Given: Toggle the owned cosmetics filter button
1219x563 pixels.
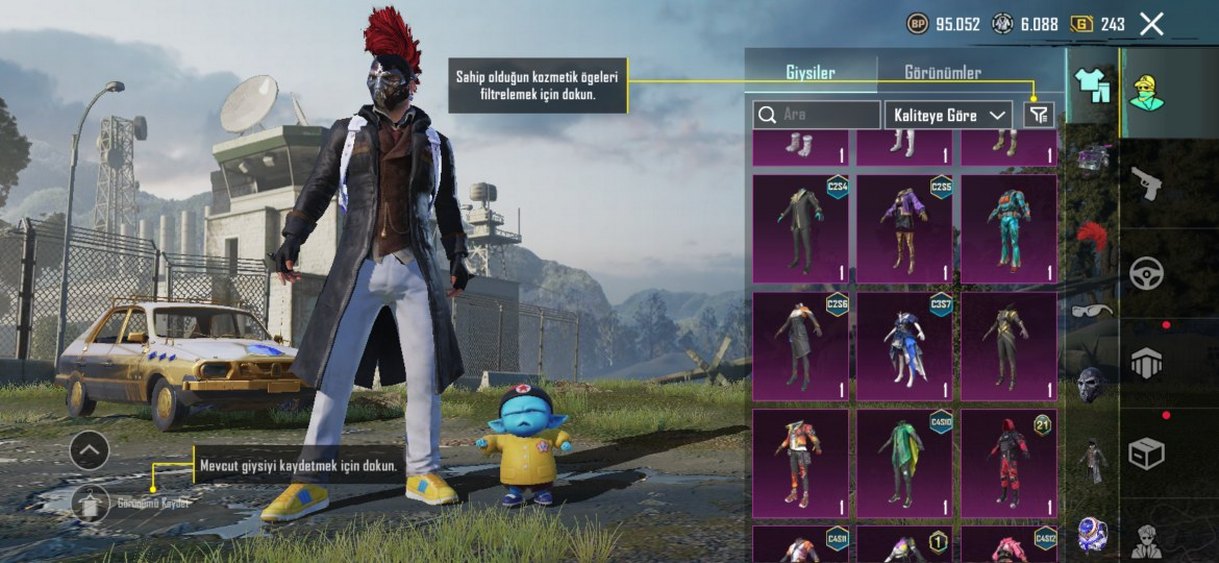Looking at the screenshot, I should [1040, 115].
